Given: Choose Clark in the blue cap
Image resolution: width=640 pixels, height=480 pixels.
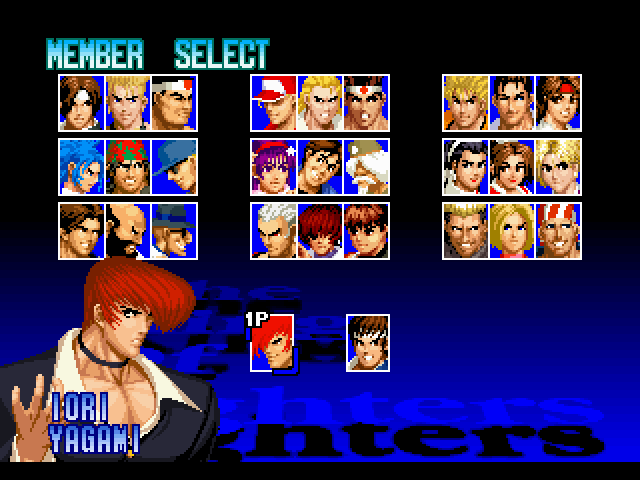Looking at the screenshot, I should 174,165.
